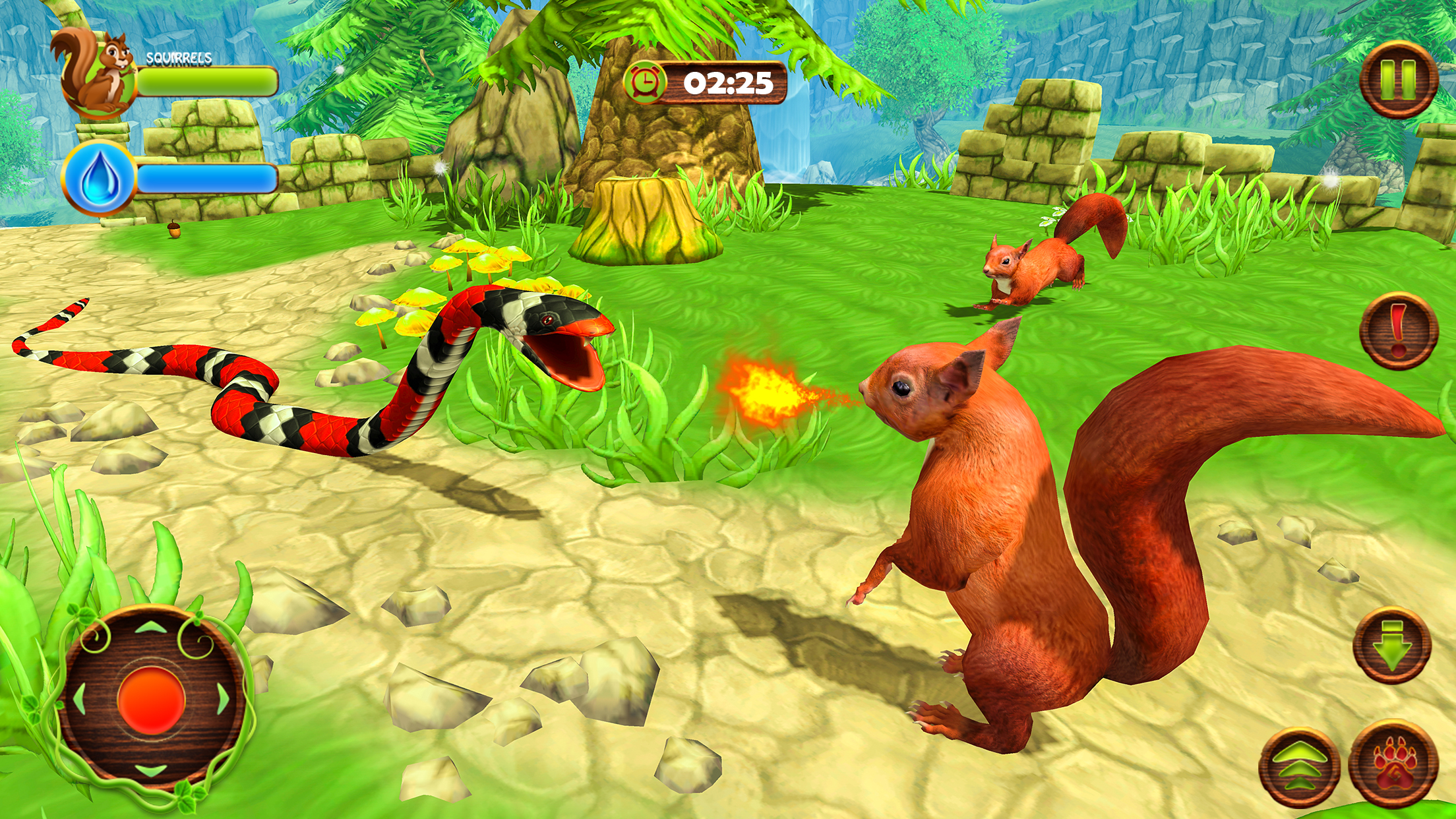This screenshot has height=819, width=1456.
Task: Tap the green down-arrow button
Action: (1391, 646)
